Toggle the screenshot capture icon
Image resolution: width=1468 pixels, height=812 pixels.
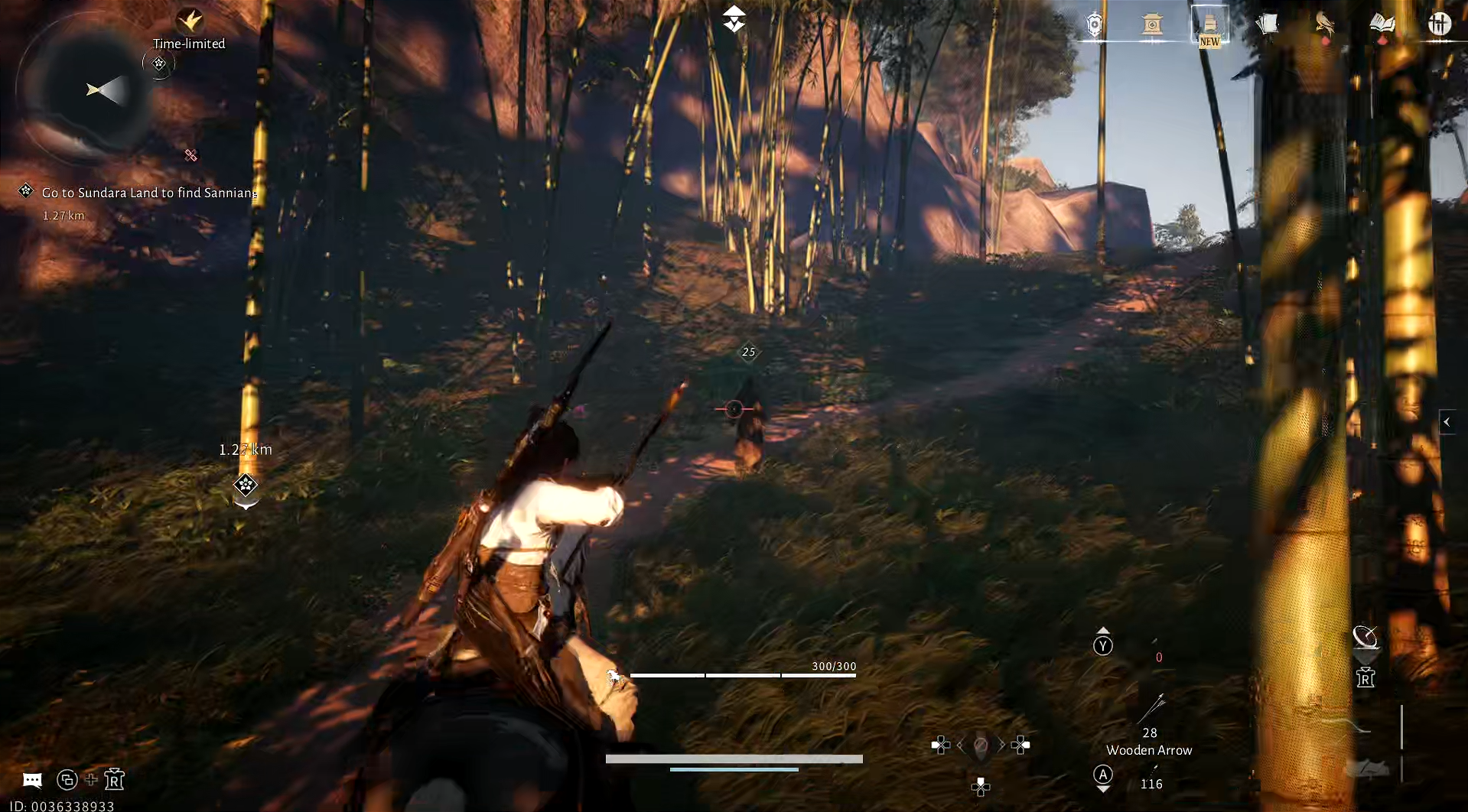point(68,779)
